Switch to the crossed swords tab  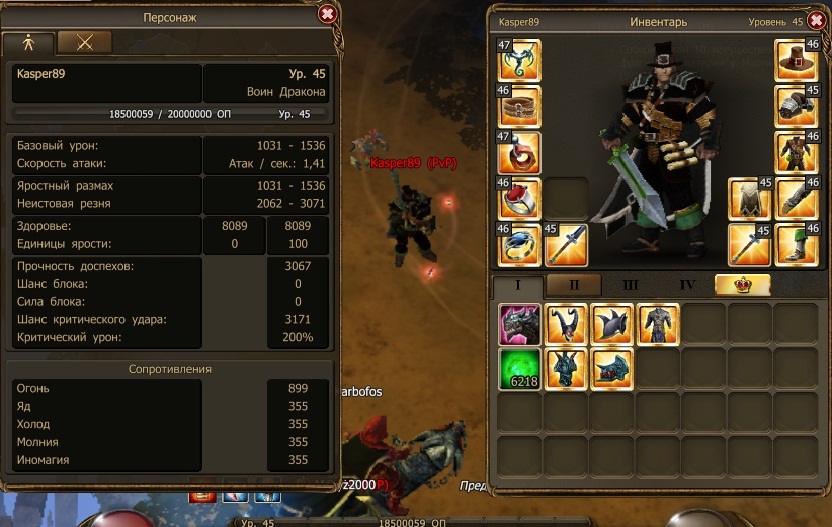point(84,42)
